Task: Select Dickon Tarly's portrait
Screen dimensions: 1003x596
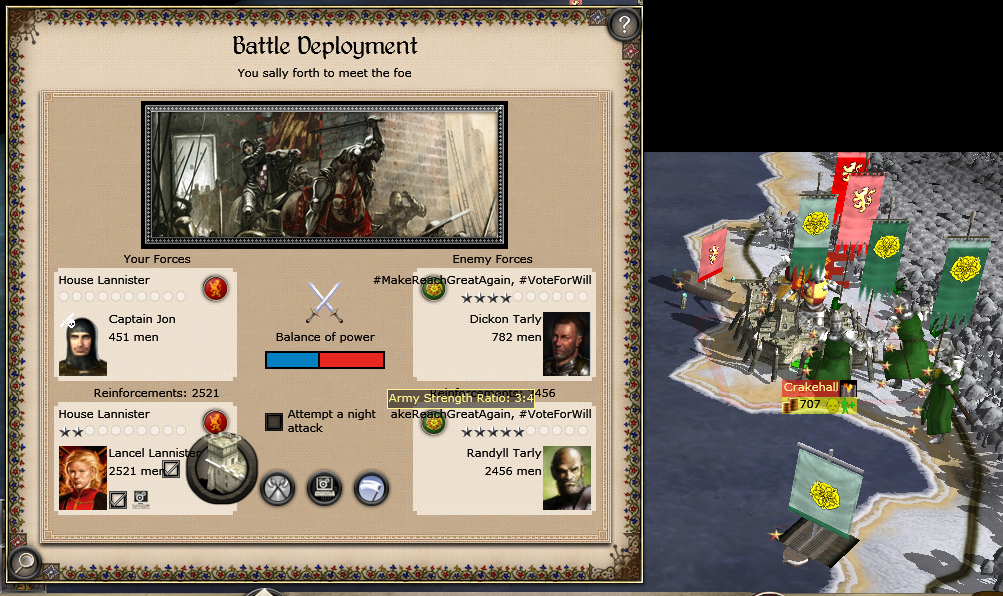Action: 567,344
